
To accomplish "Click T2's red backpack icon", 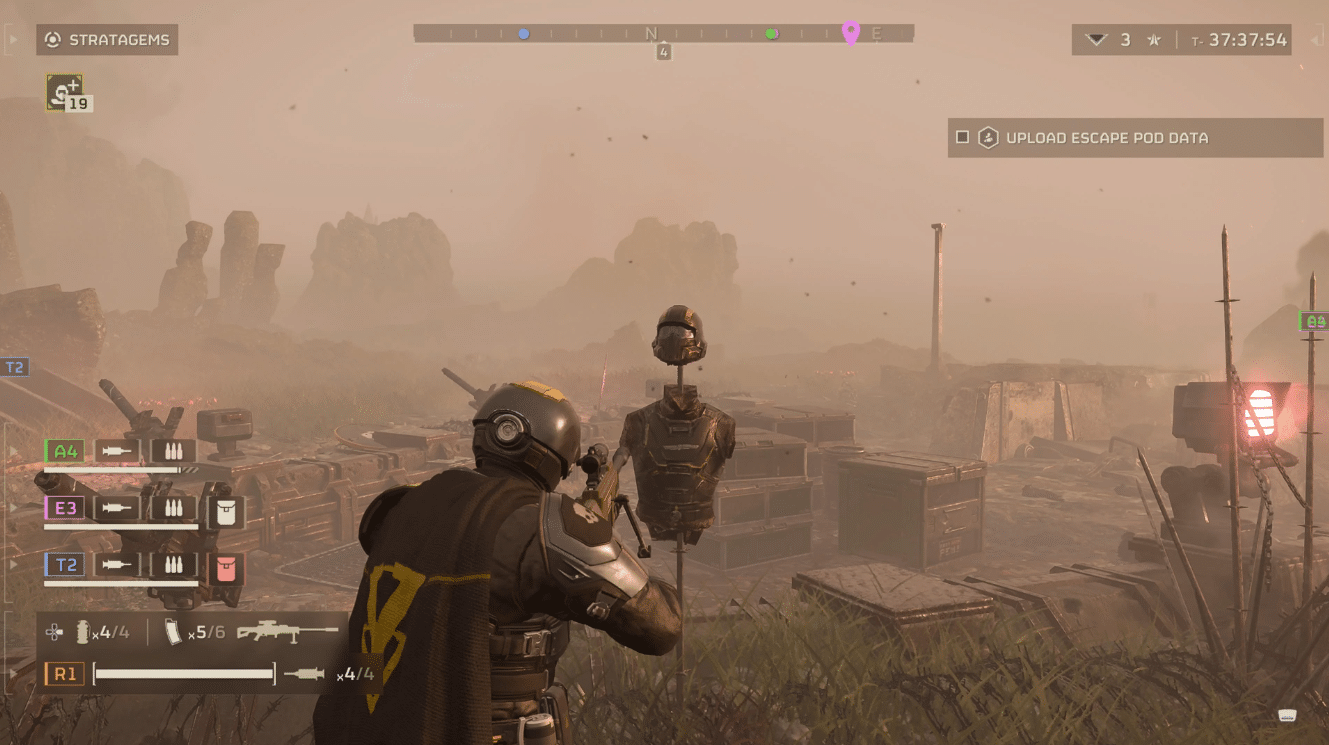I will pyautogui.click(x=225, y=568).
